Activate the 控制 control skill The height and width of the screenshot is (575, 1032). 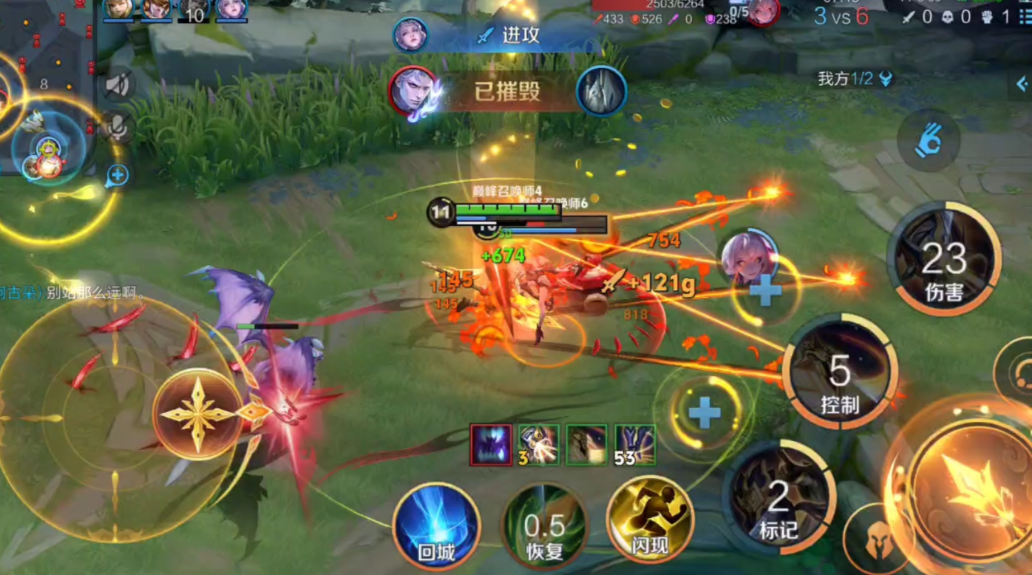pos(840,372)
